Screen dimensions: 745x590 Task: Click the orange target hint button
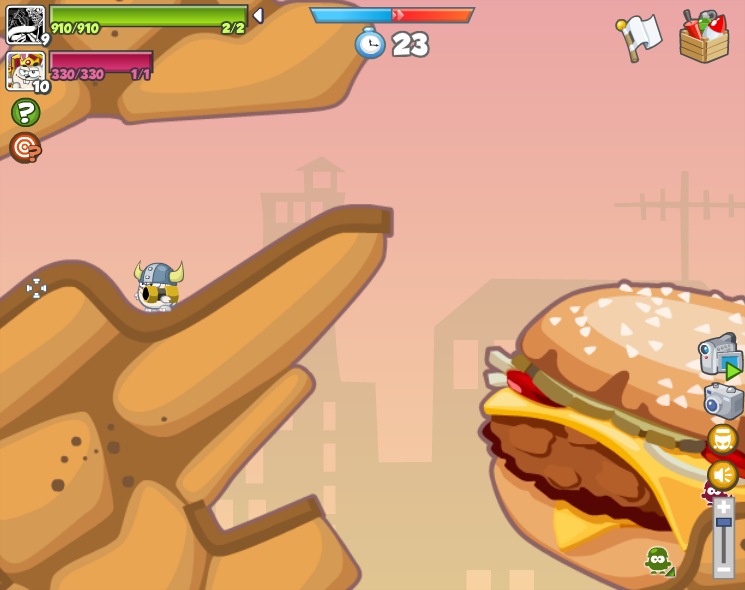(25, 148)
